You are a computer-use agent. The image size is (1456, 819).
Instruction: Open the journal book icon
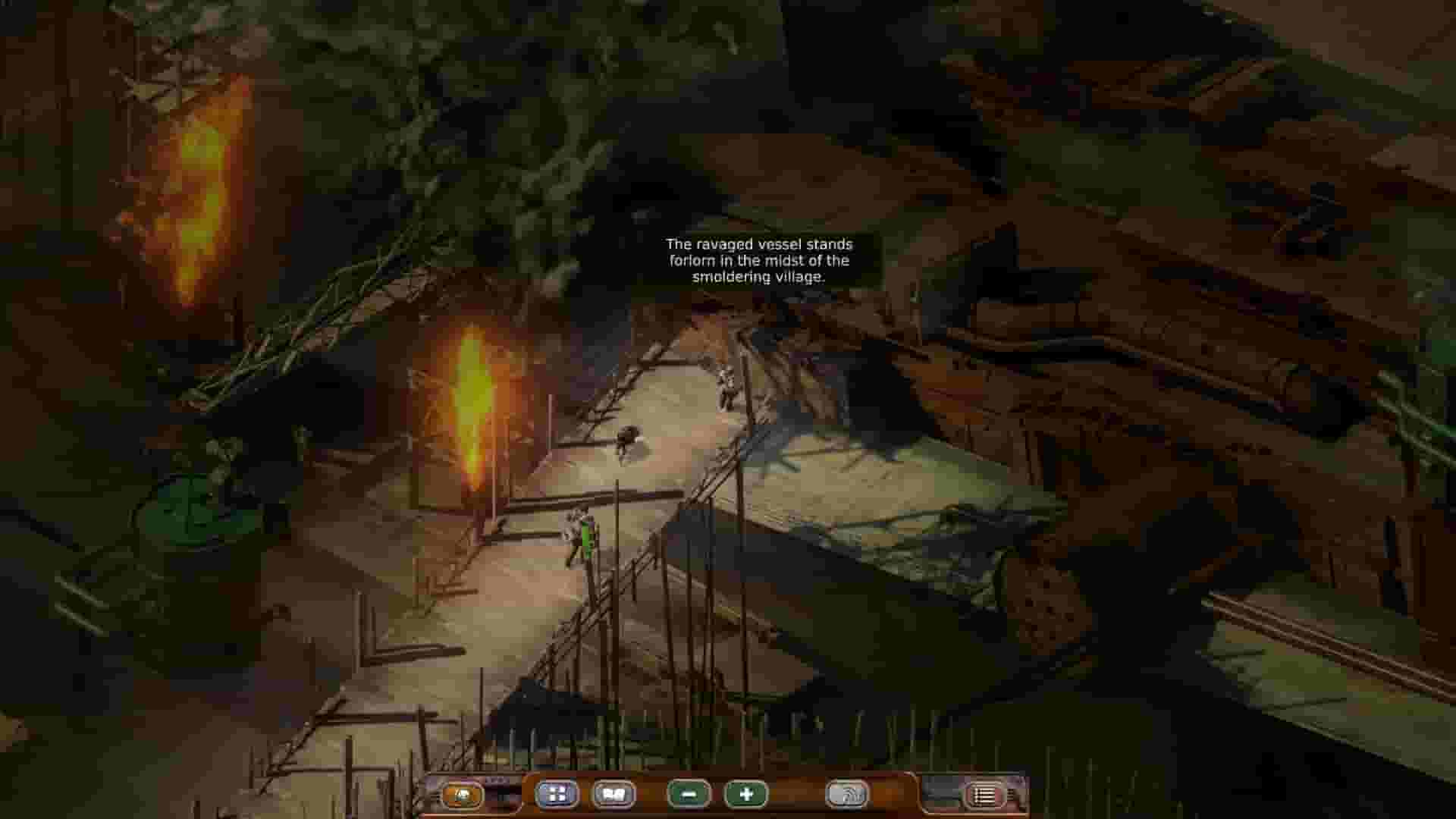click(x=613, y=795)
